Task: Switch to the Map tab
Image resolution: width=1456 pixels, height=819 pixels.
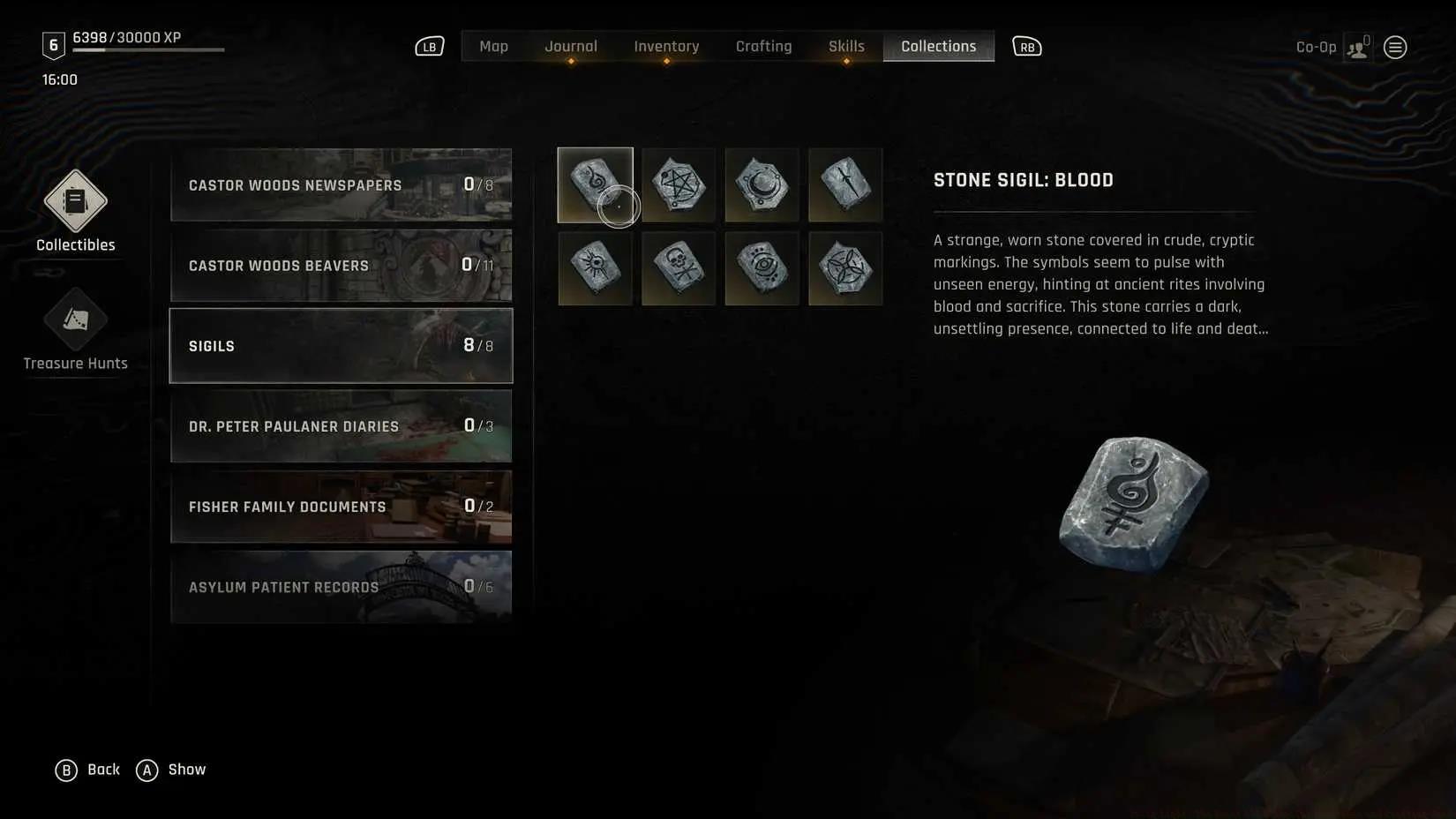Action: (493, 47)
